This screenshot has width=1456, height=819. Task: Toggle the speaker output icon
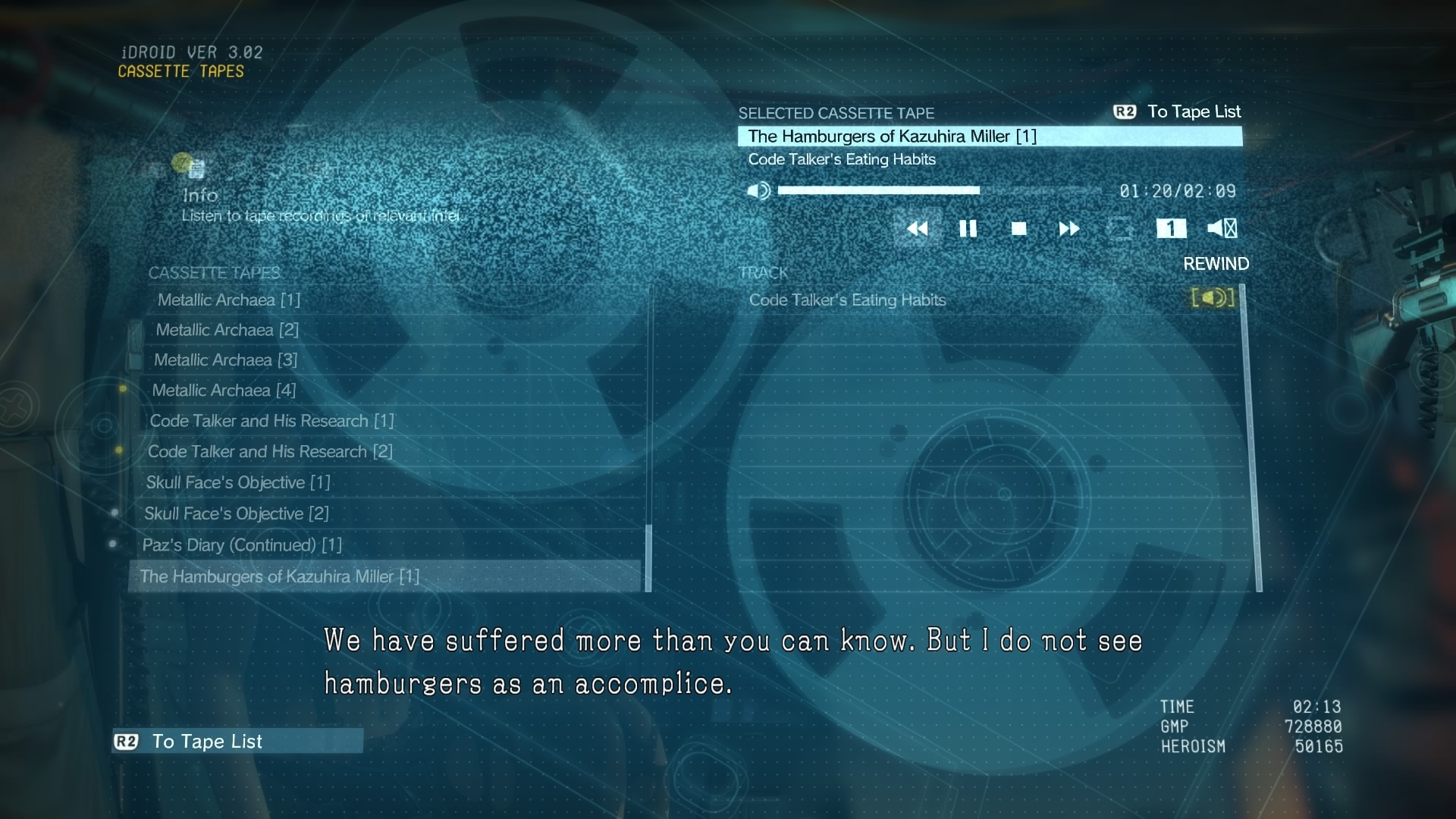pyautogui.click(x=1222, y=228)
